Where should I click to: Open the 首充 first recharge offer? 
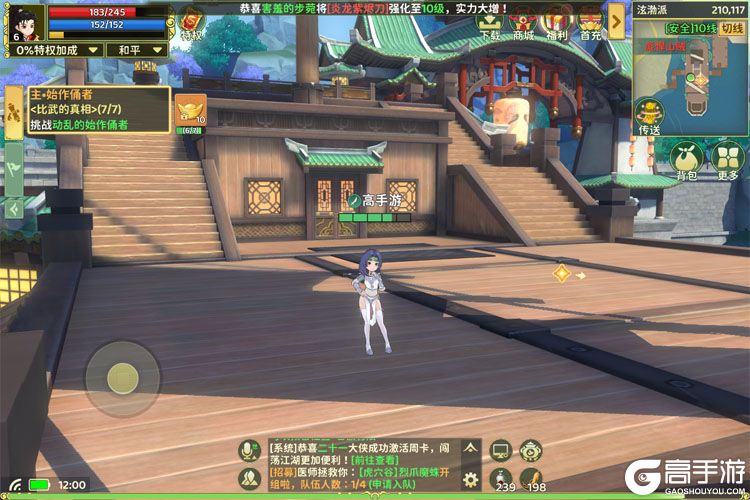(x=590, y=22)
